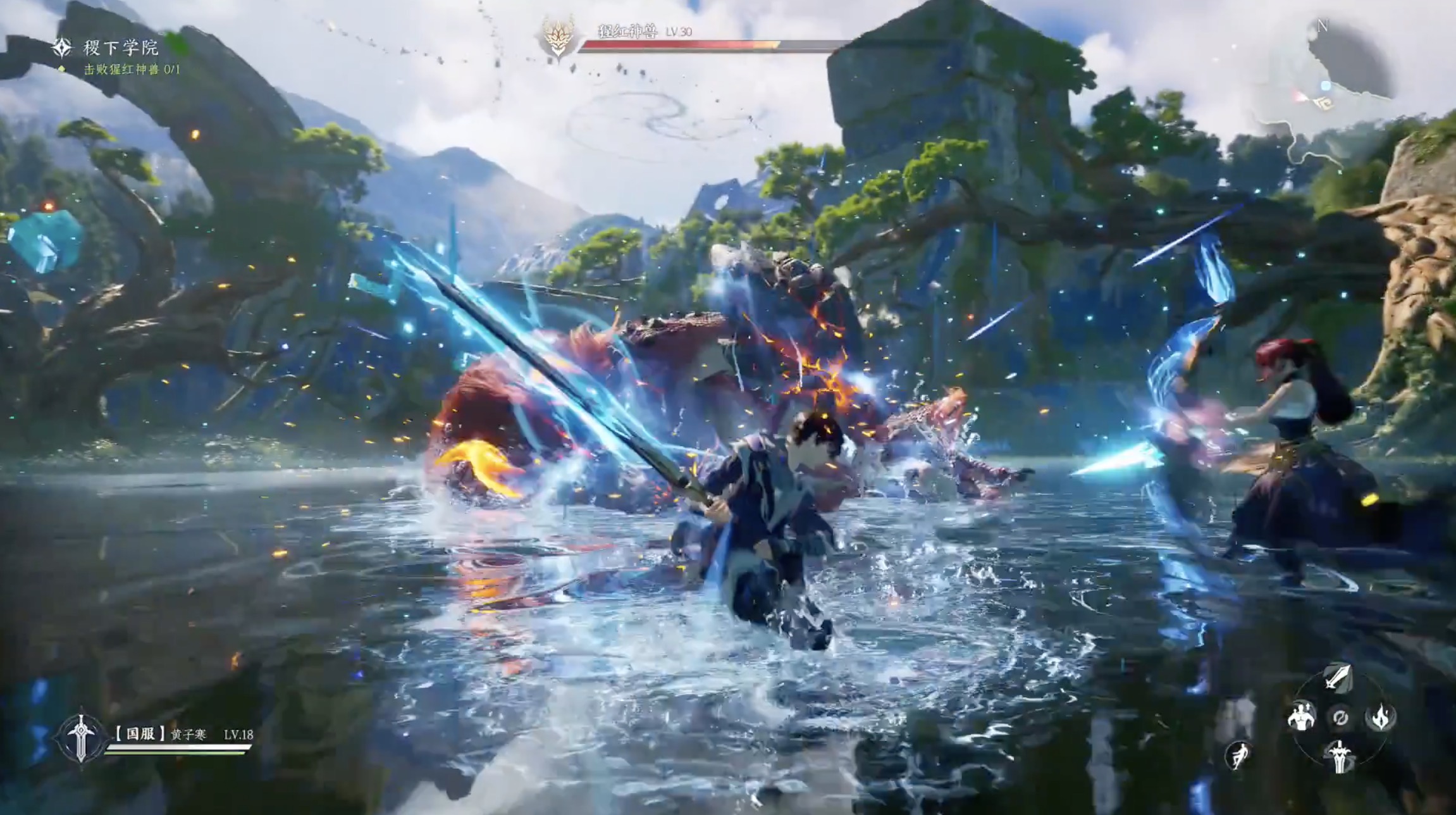Use the diagonal sword attack skill
1456x815 pixels.
pyautogui.click(x=1338, y=677)
